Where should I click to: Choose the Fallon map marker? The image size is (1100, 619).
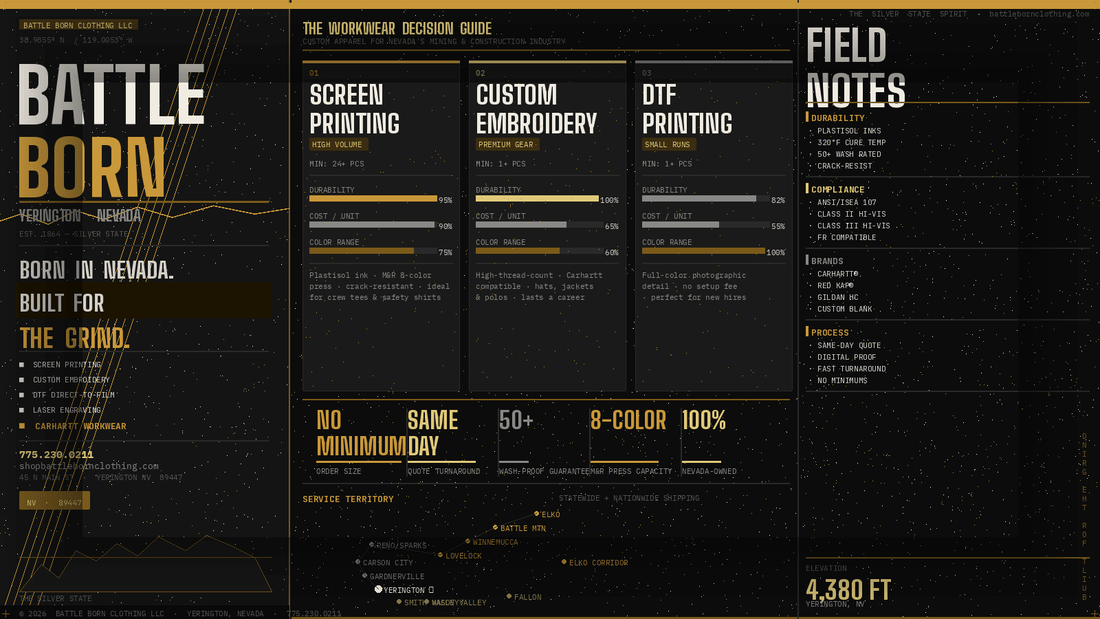509,597
